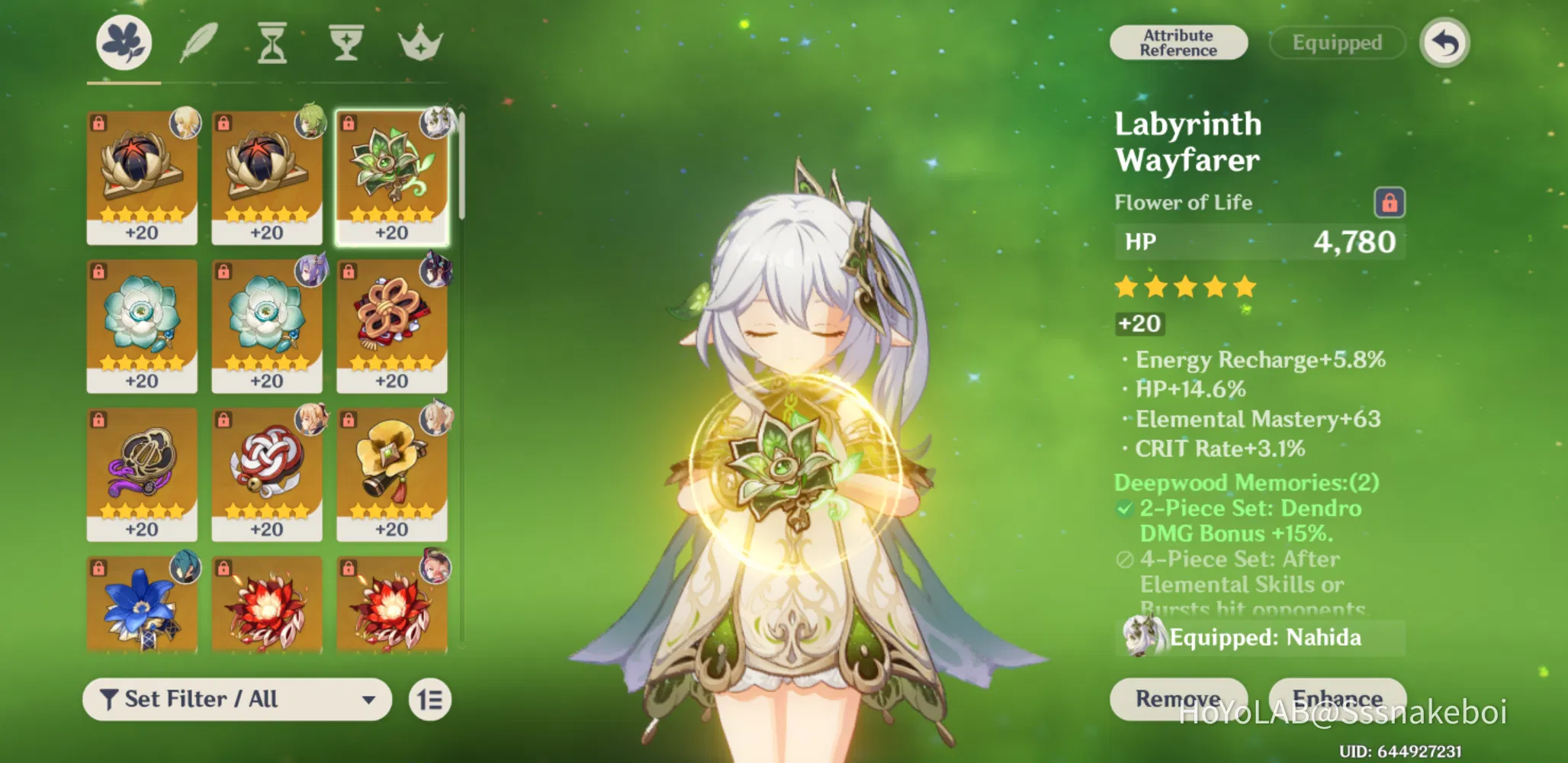Open the Attribute Reference panel

pyautogui.click(x=1178, y=42)
